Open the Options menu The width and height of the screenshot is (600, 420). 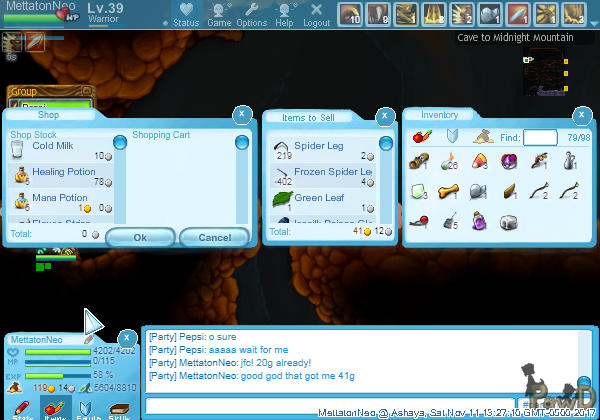[x=251, y=15]
